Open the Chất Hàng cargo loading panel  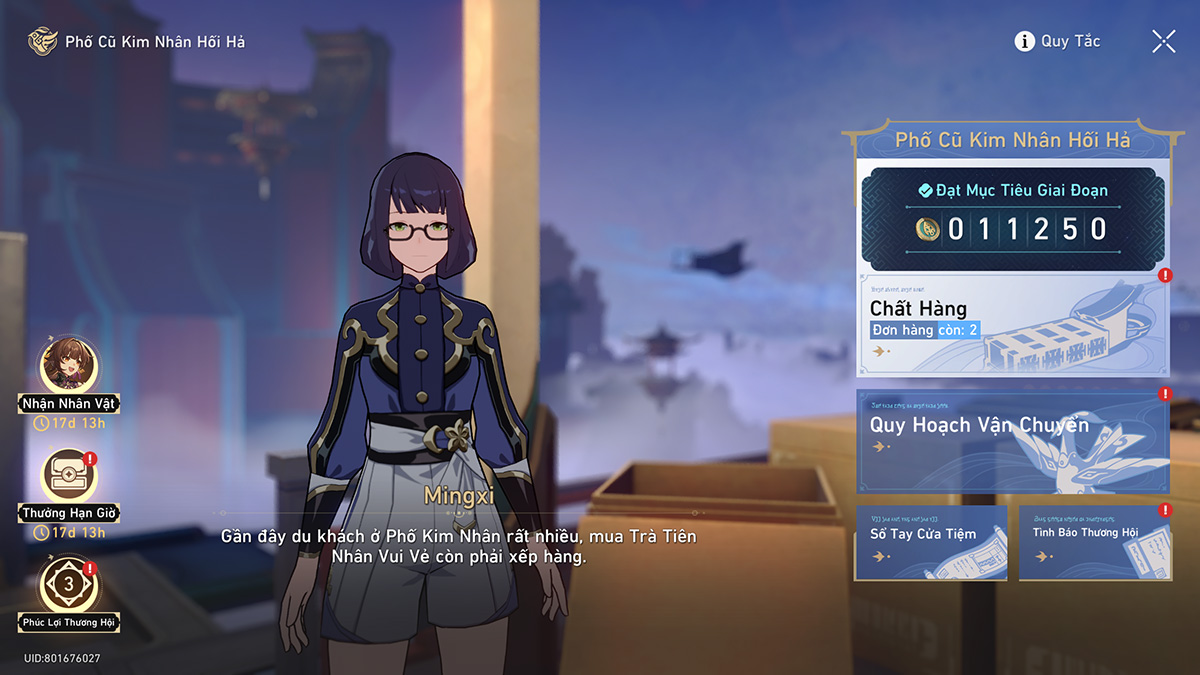click(1012, 322)
